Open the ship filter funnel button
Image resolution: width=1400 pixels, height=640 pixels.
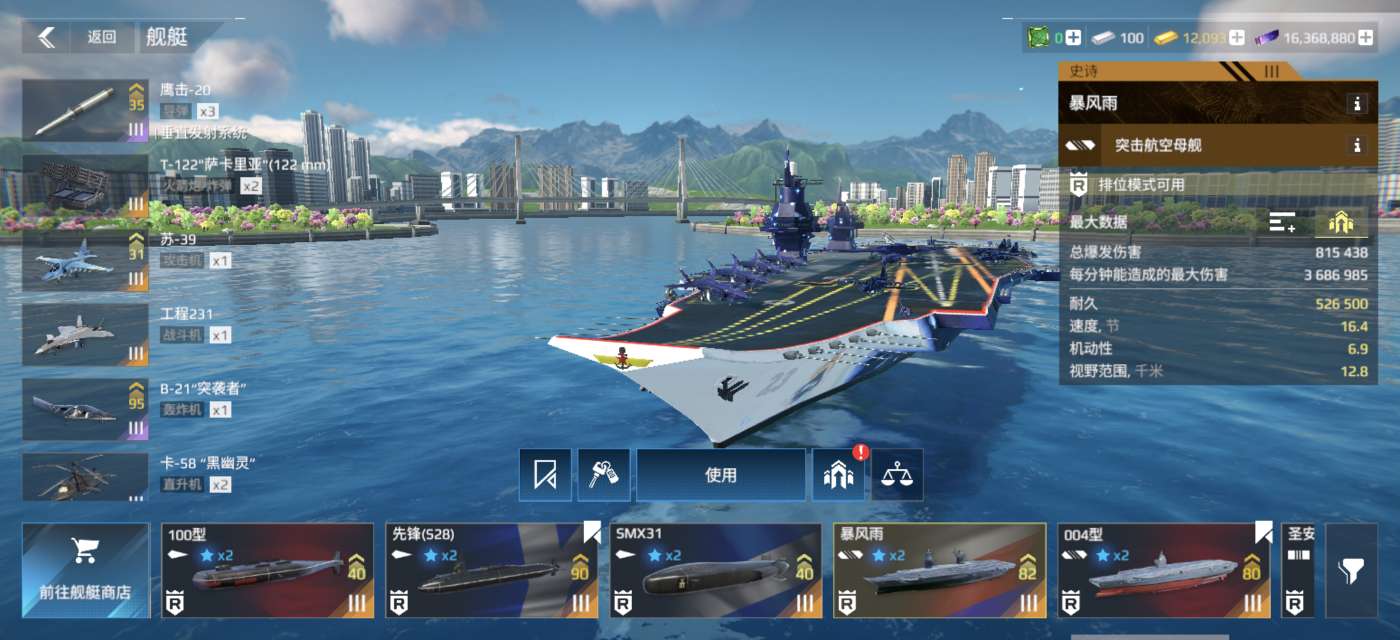[x=1356, y=571]
